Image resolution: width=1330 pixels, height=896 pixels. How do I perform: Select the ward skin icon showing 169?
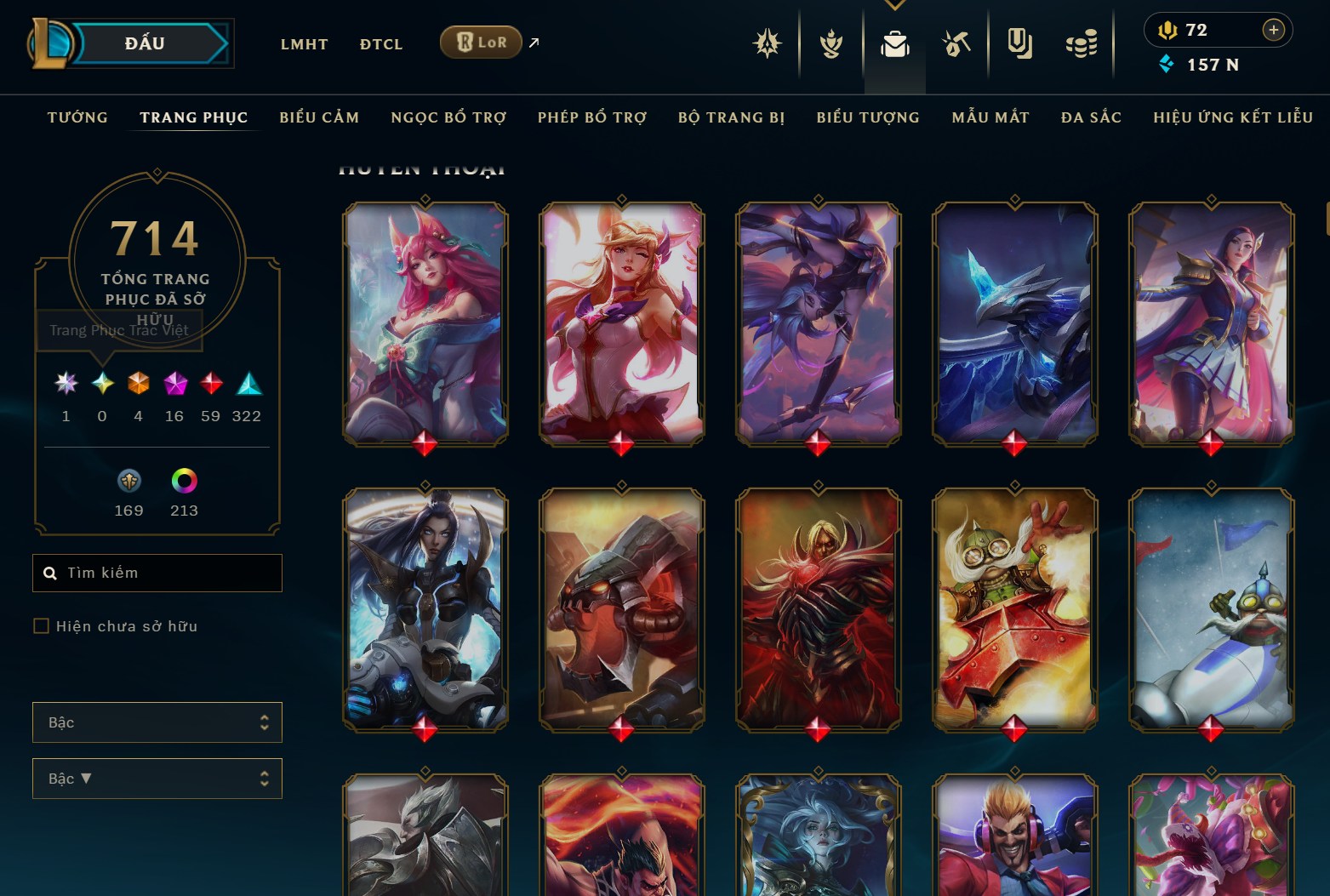128,481
